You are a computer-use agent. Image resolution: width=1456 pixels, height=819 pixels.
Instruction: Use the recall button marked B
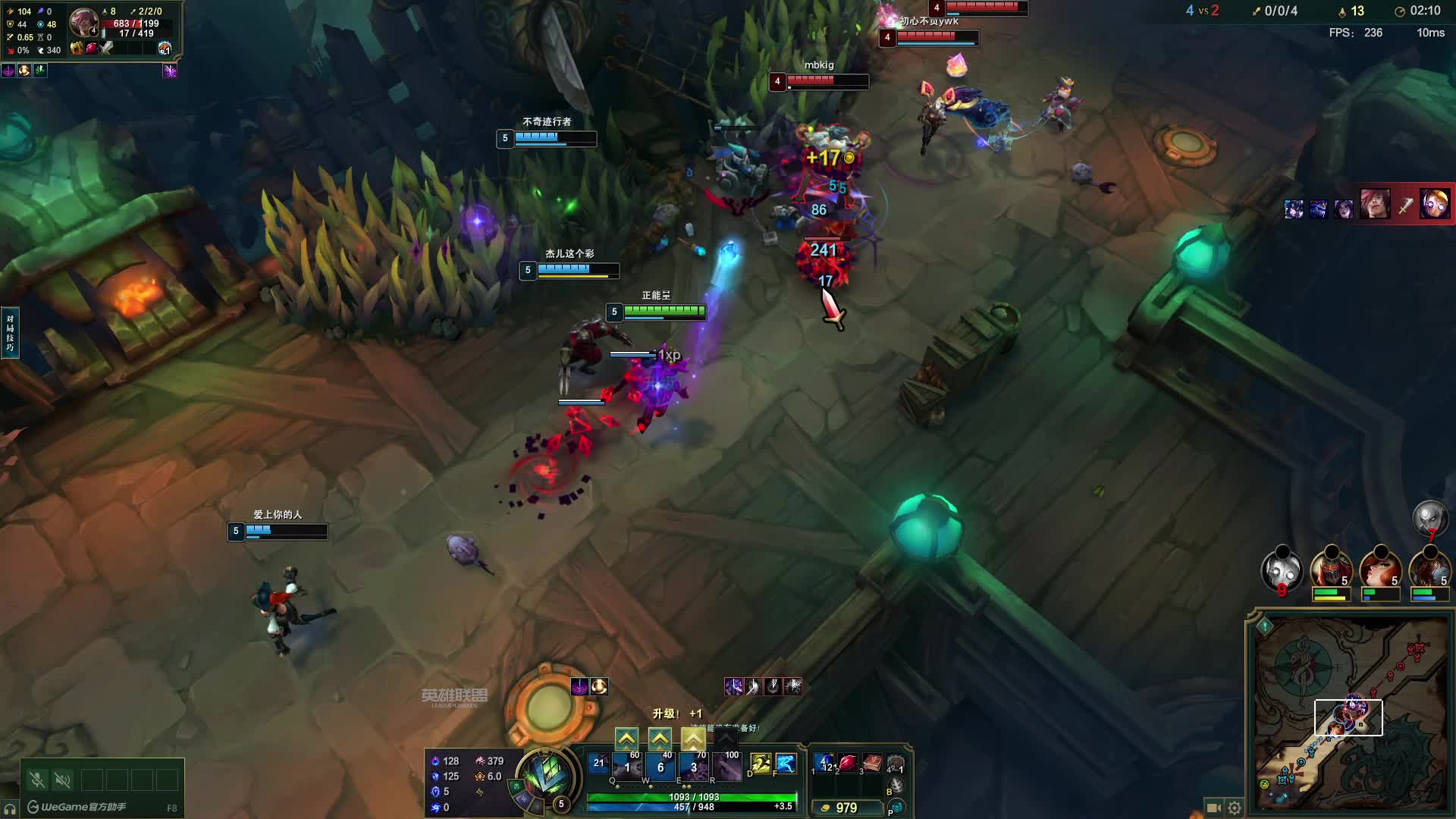pyautogui.click(x=896, y=786)
